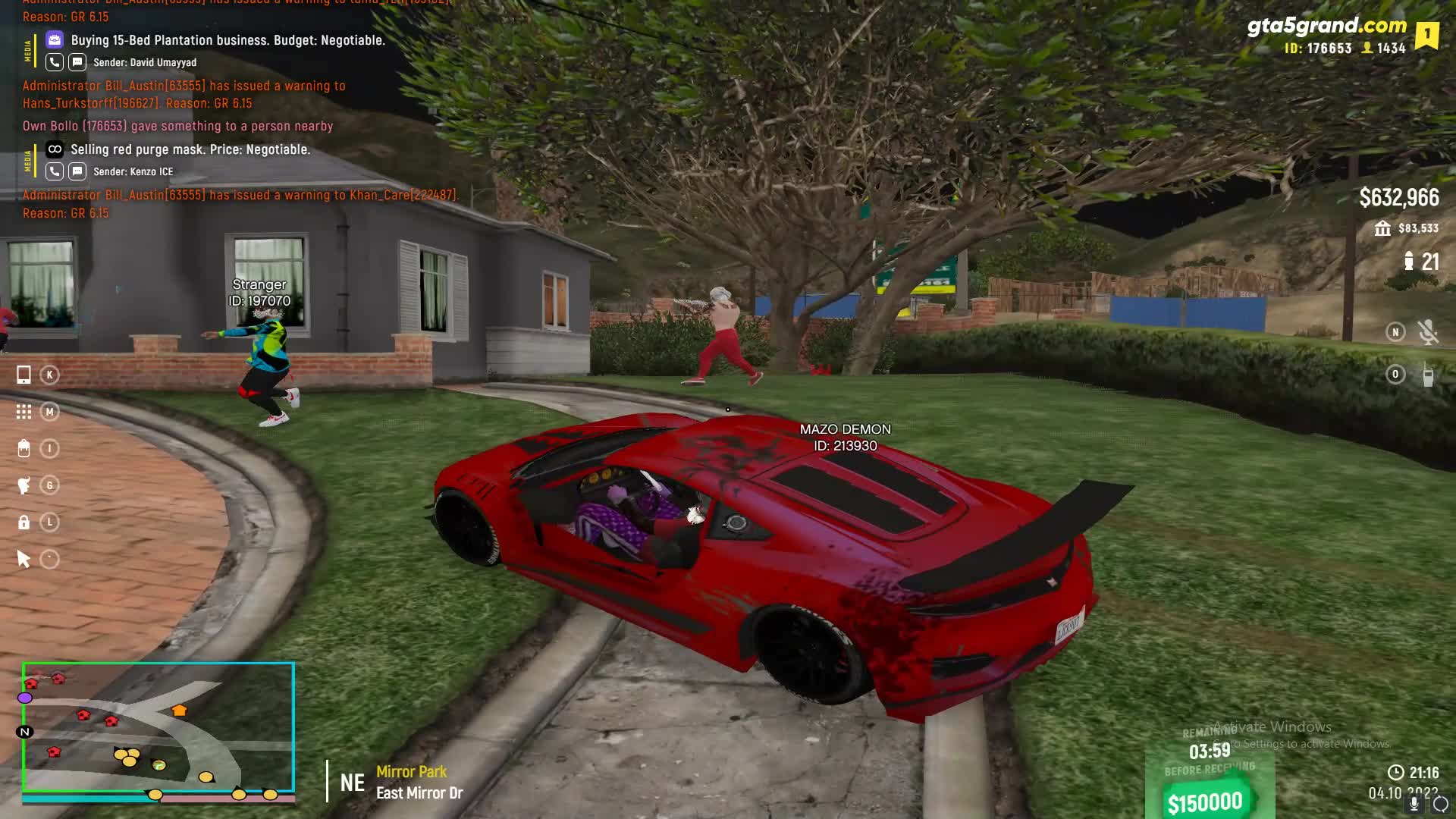Activate the cursor arrow icon
1456x819 pixels.
[x=24, y=560]
